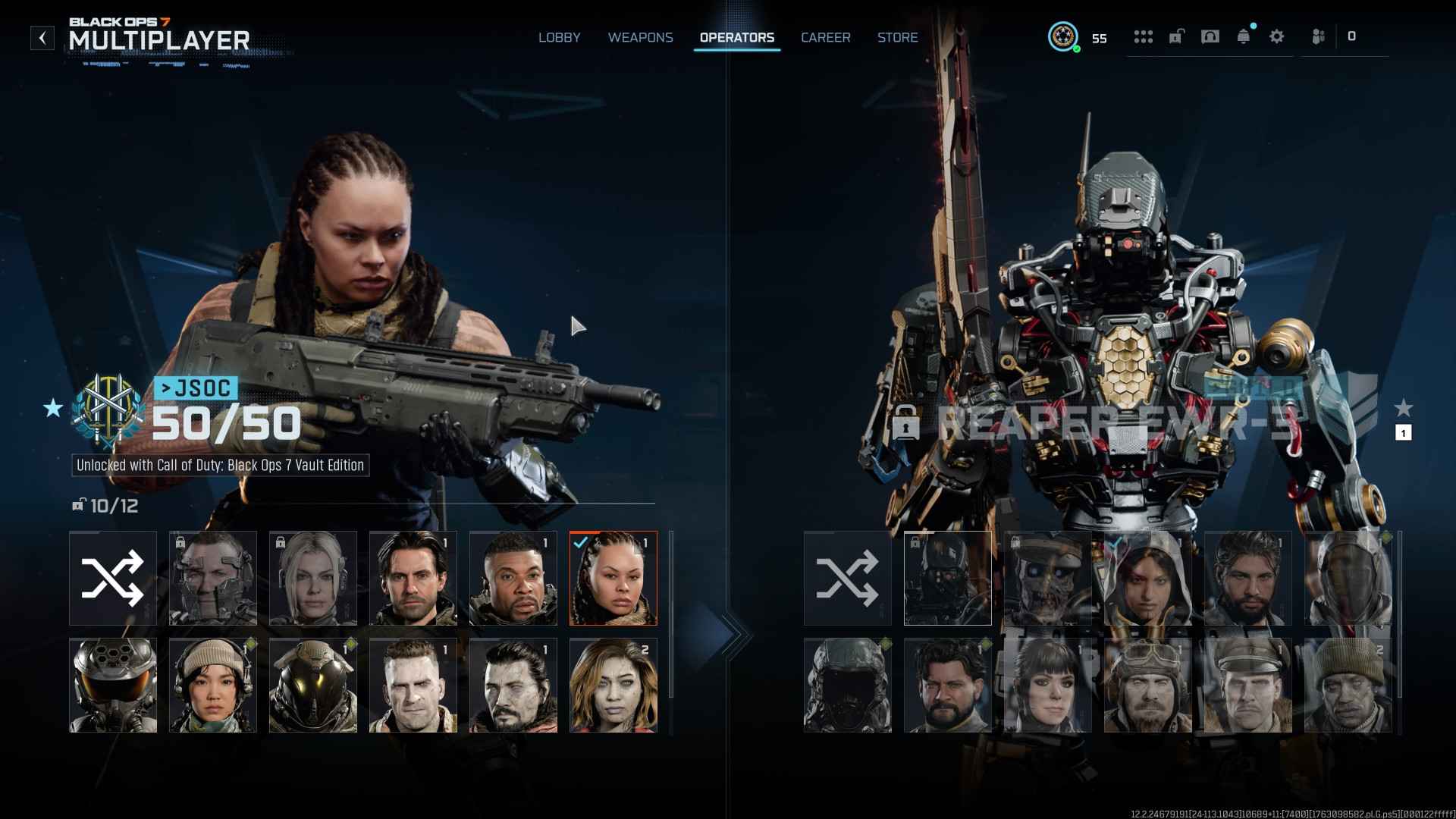Open the player rank emblem
The image size is (1456, 819).
coord(1062,36)
